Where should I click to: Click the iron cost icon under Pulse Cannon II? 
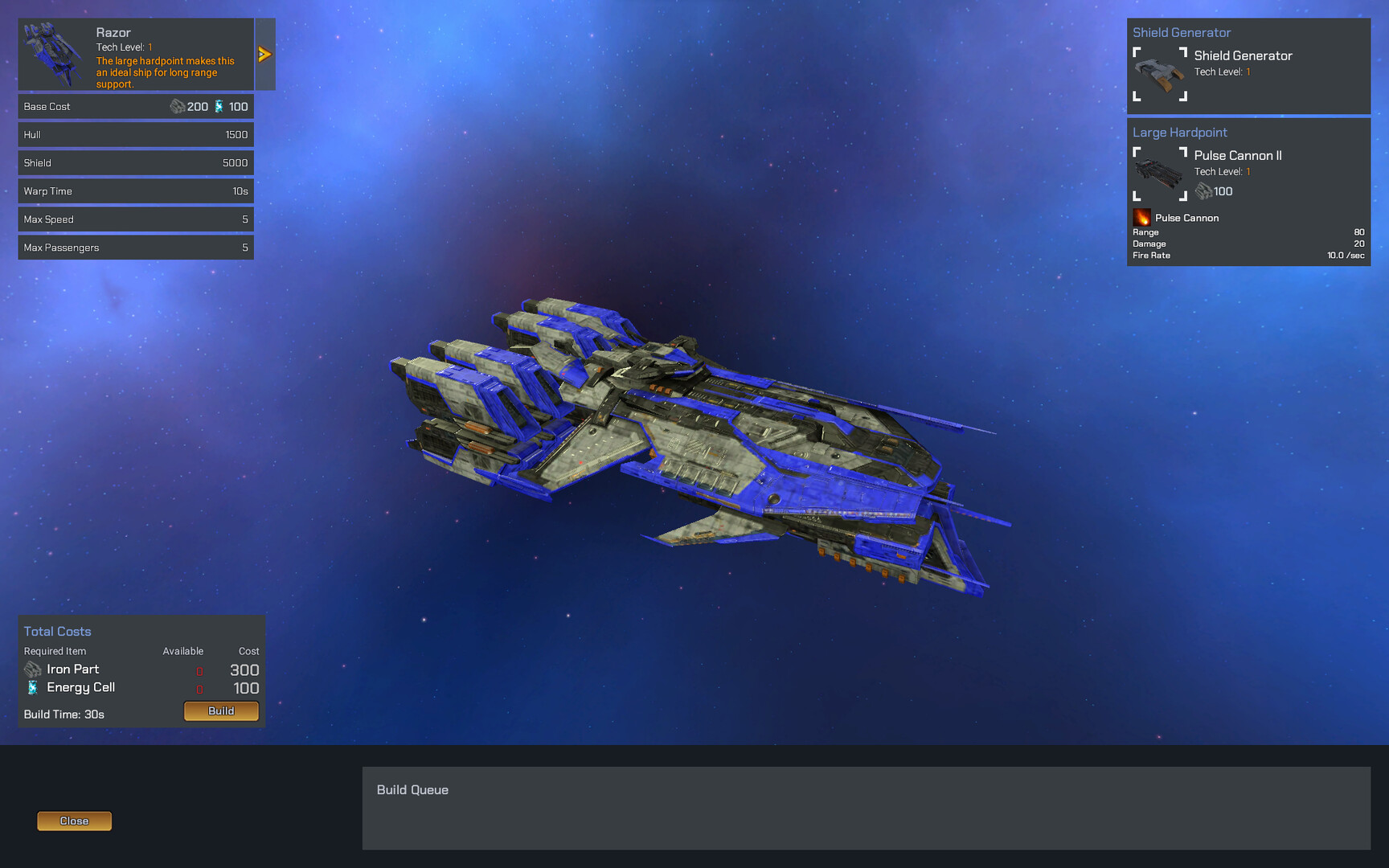click(1204, 191)
